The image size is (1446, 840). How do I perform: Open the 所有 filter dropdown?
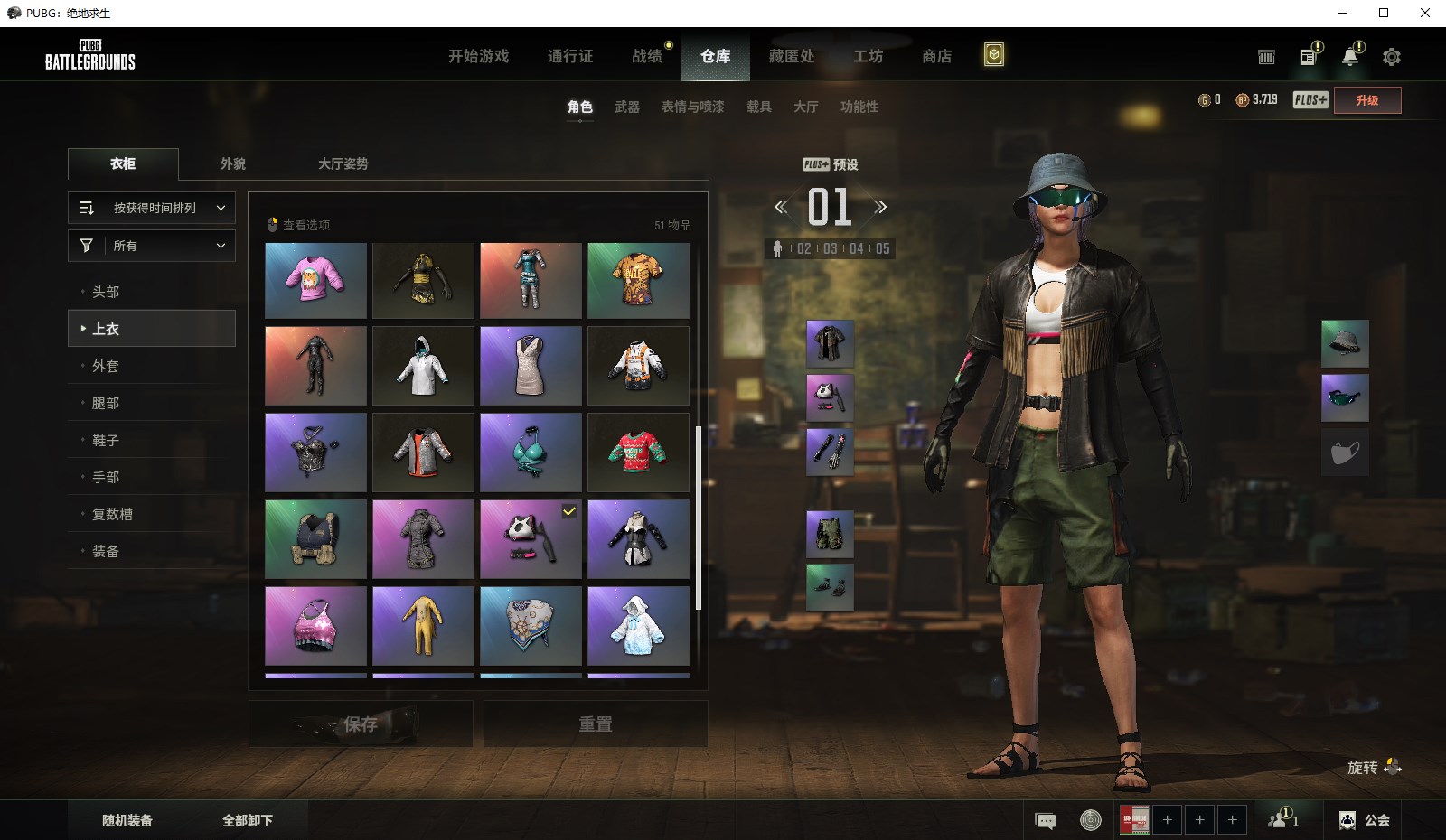(151, 245)
